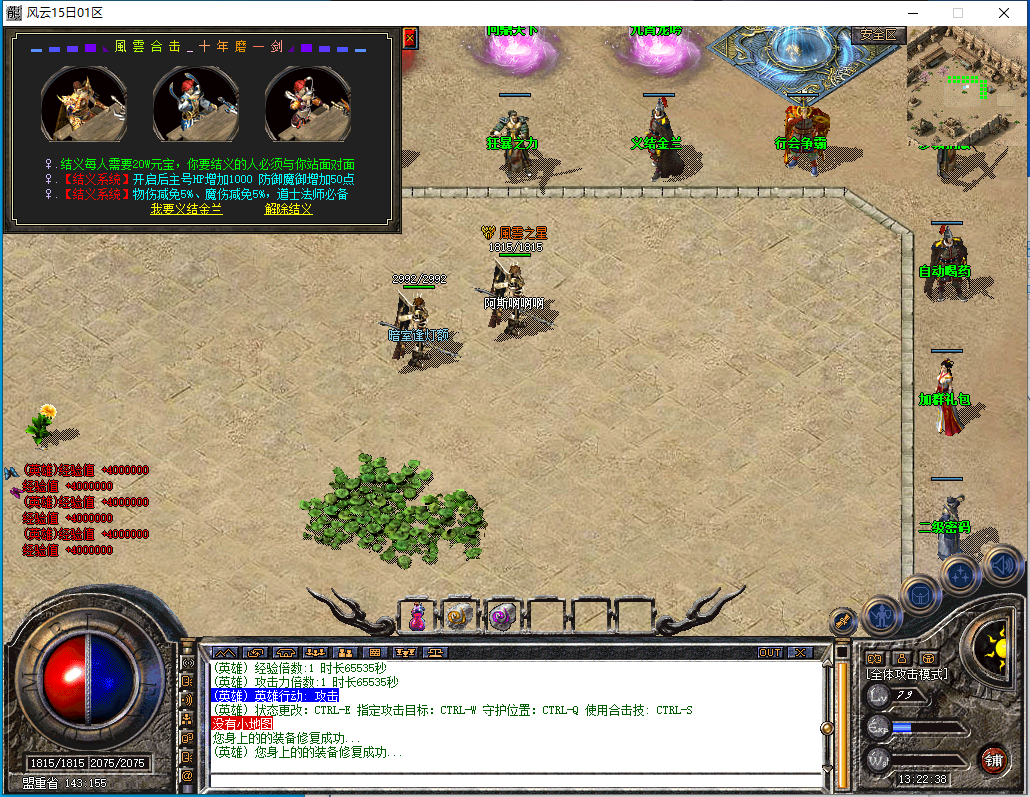This screenshot has width=1030, height=797.
Task: Select the 解除结义 option
Action: click(x=288, y=209)
